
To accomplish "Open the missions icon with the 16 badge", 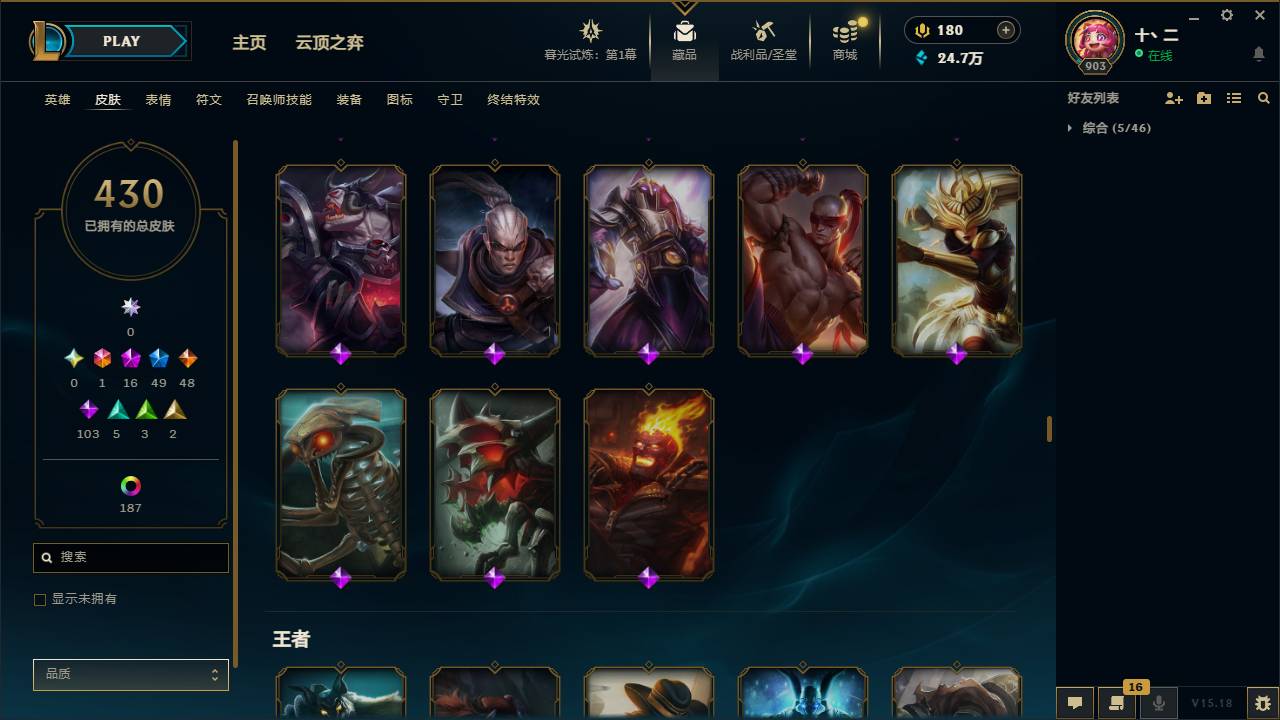I will pyautogui.click(x=1117, y=703).
